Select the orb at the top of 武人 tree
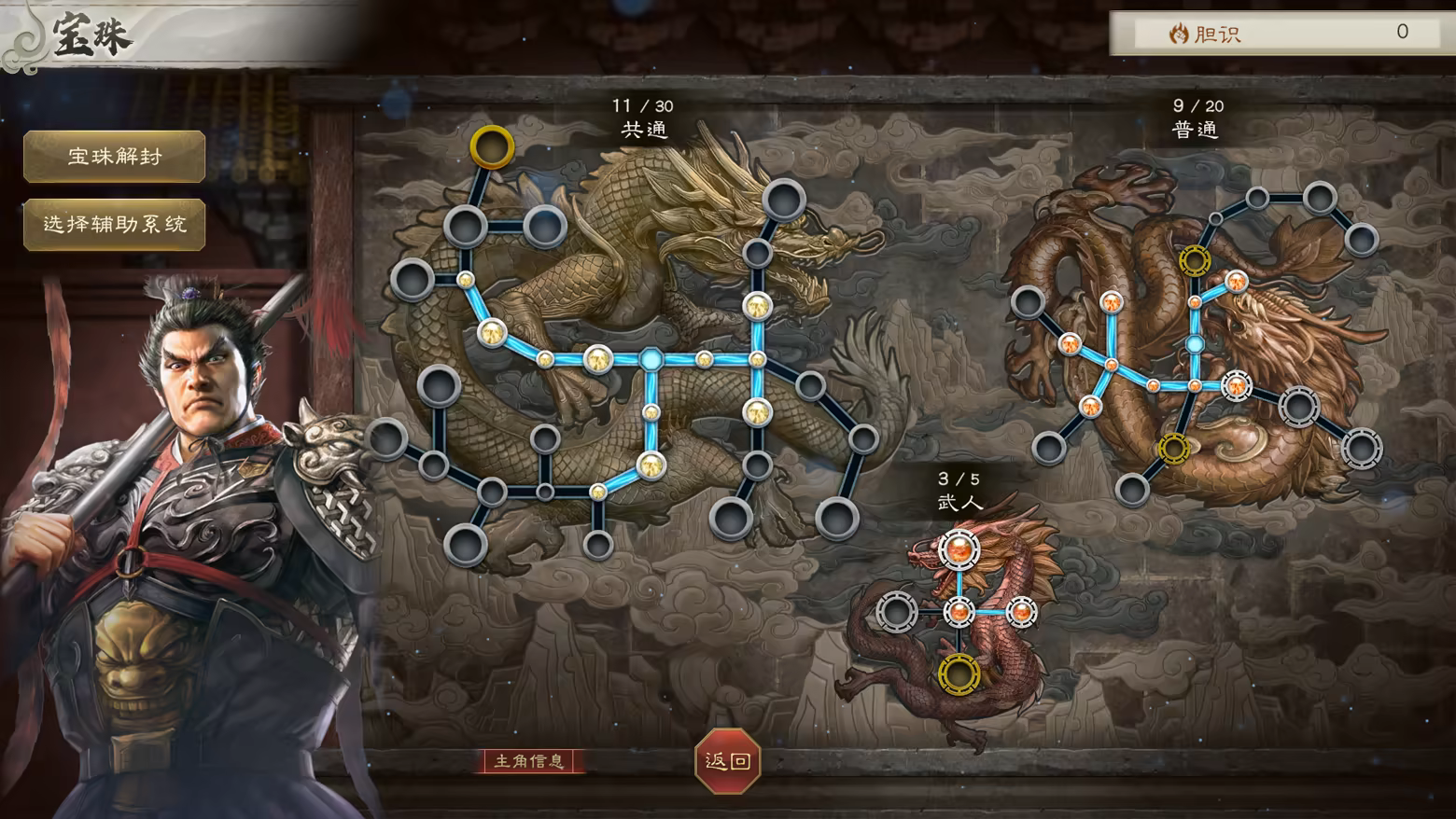Viewport: 1456px width, 819px height. pos(959,551)
